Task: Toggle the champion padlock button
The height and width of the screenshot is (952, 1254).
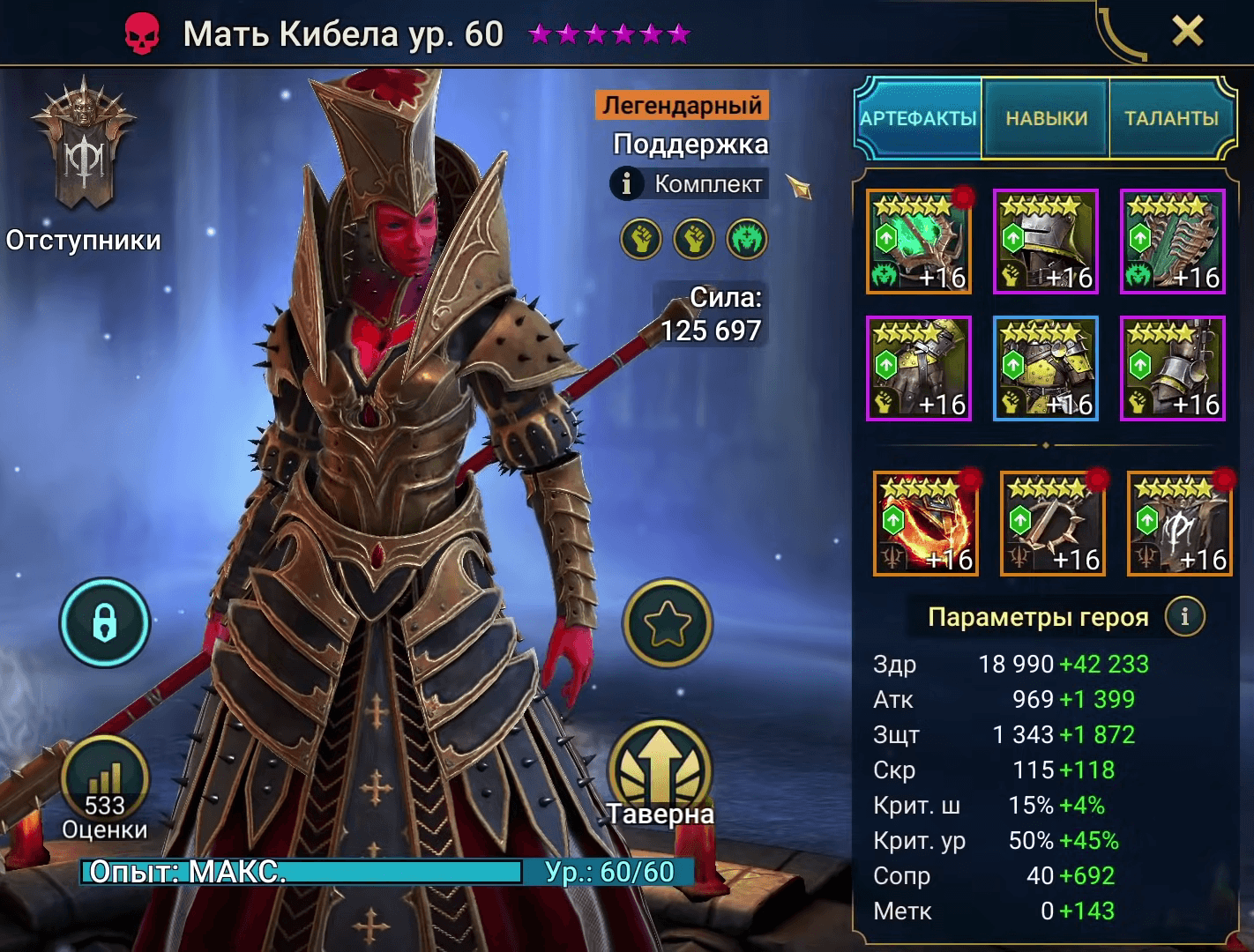Action: pyautogui.click(x=105, y=622)
